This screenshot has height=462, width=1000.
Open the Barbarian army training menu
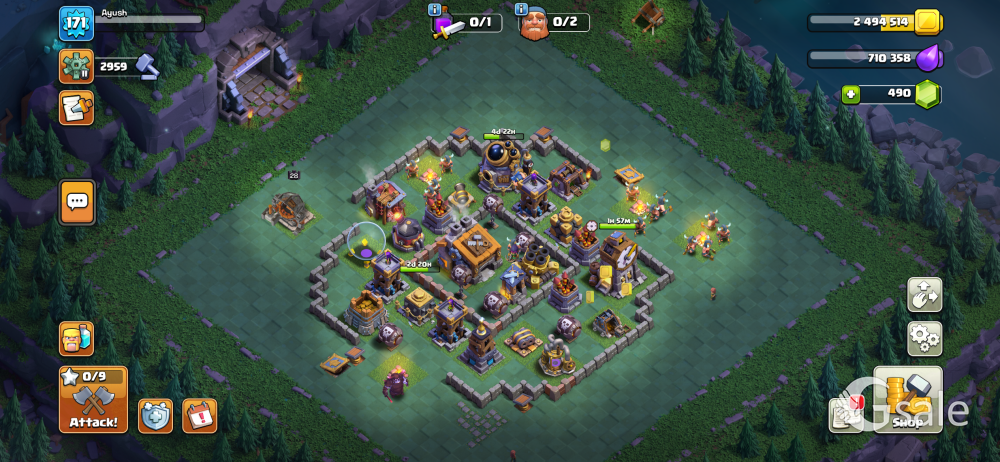point(76,339)
